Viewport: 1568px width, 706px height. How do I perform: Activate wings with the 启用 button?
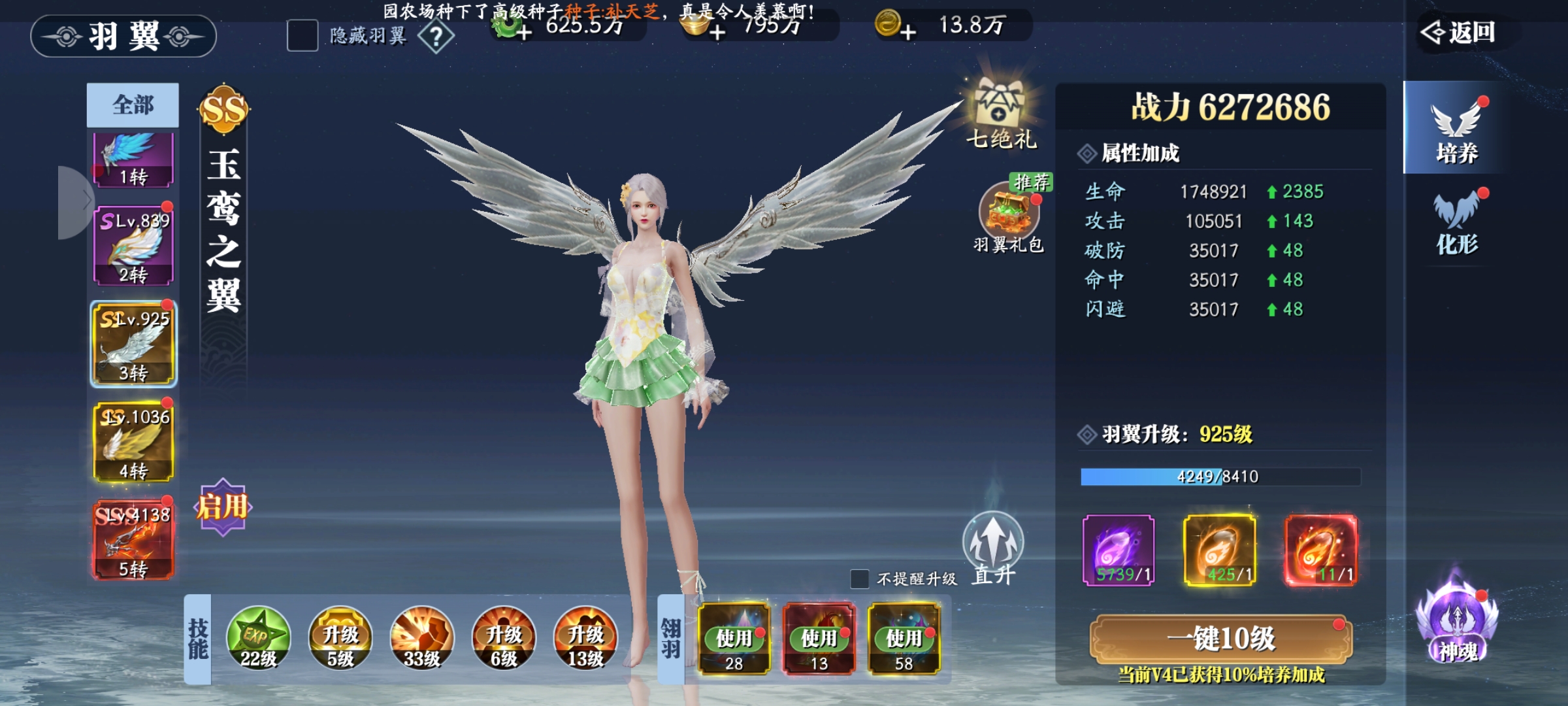223,507
